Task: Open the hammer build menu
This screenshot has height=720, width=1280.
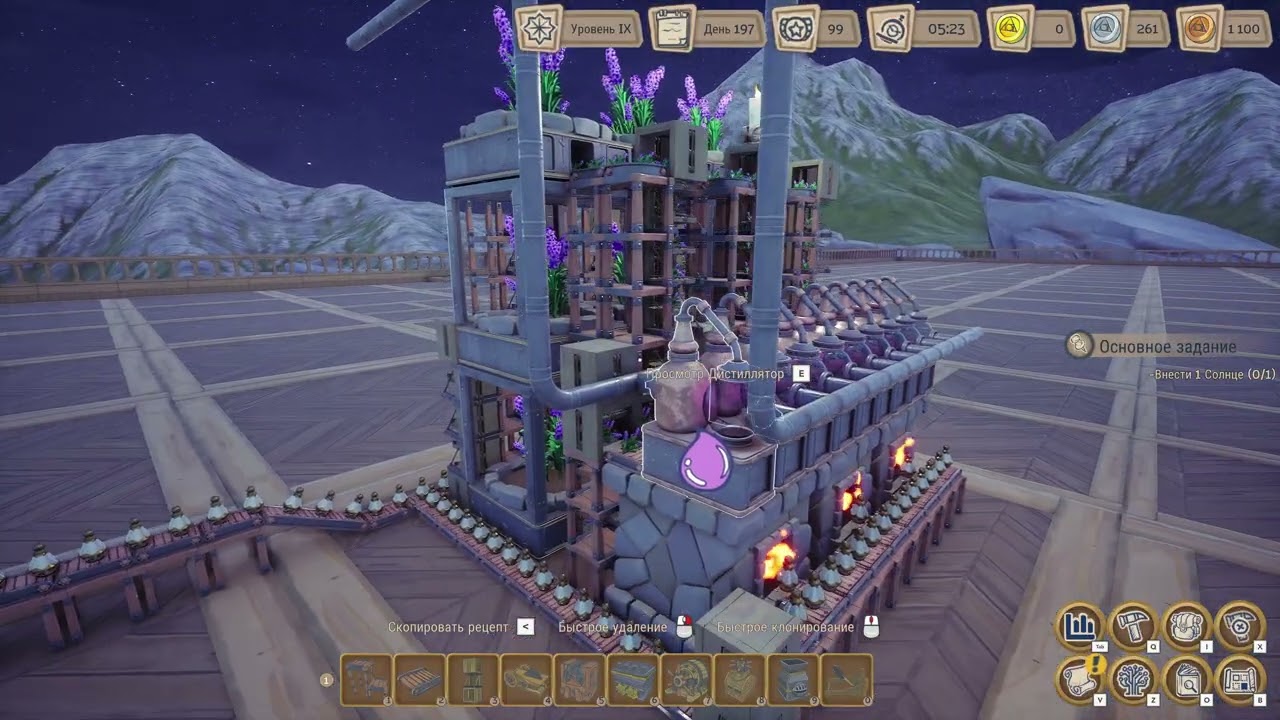Action: tap(1134, 627)
